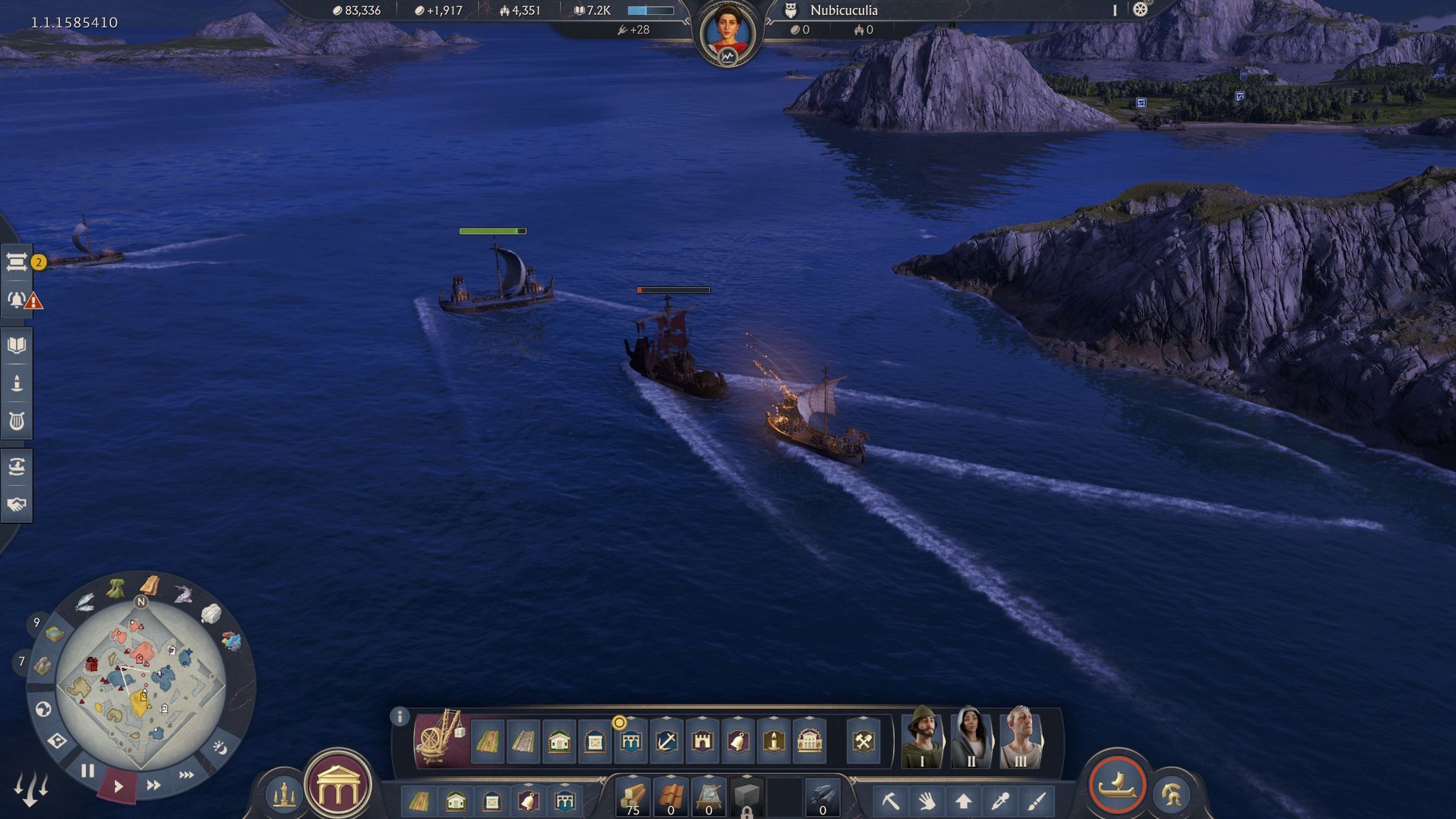Open the handshake diplomacy menu
This screenshot has width=1456, height=819.
17,504
